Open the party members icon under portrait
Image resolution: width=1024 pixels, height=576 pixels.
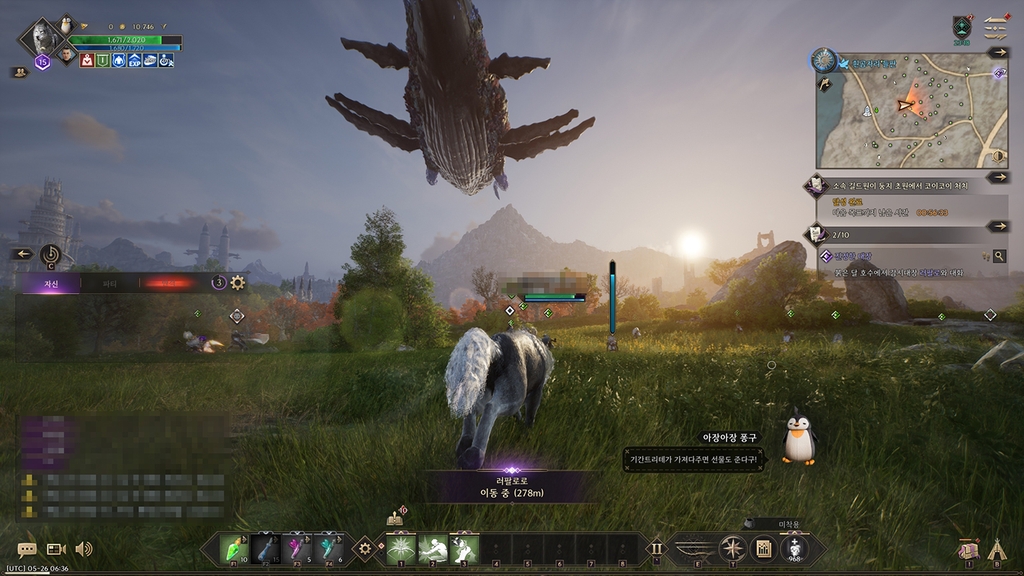click(19, 72)
